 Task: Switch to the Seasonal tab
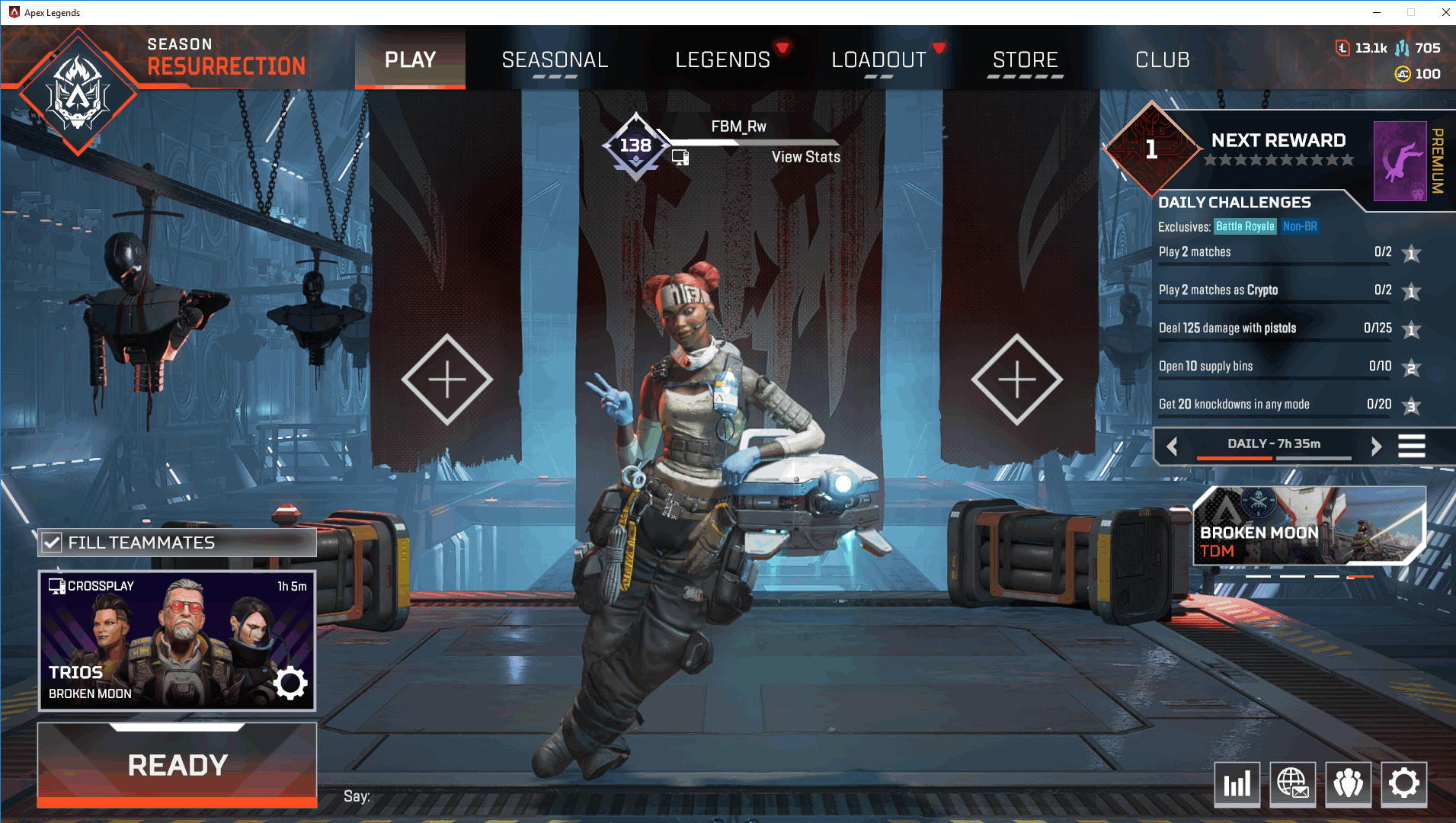pyautogui.click(x=555, y=59)
